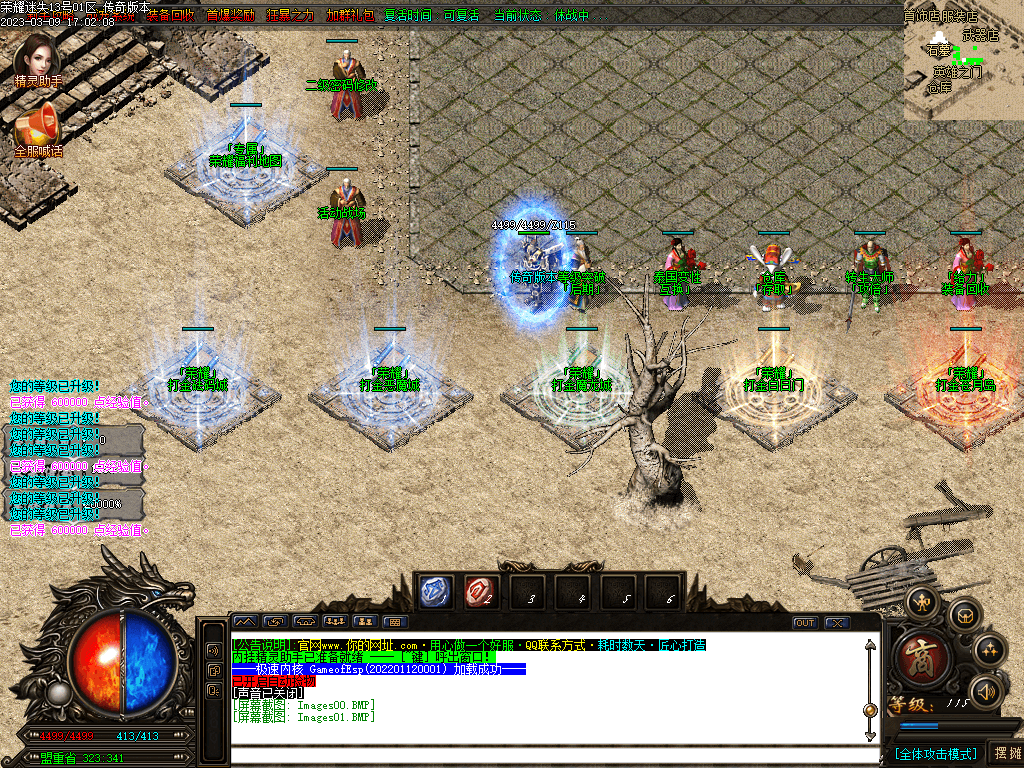Switch the 全体攻击模式 attack mode
Image resolution: width=1024 pixels, height=768 pixels.
(x=935, y=753)
